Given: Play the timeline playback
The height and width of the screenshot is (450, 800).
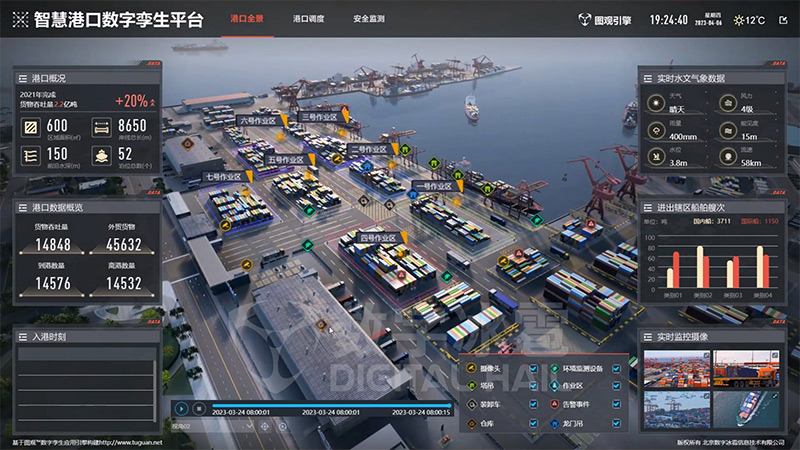Looking at the screenshot, I should 182,408.
